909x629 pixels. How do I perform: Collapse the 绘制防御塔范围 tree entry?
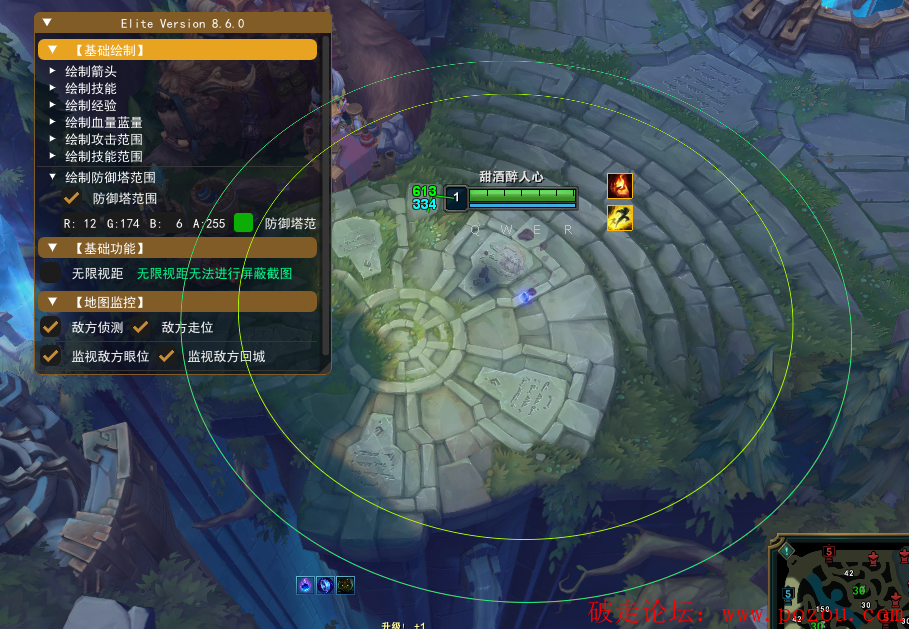tap(53, 177)
